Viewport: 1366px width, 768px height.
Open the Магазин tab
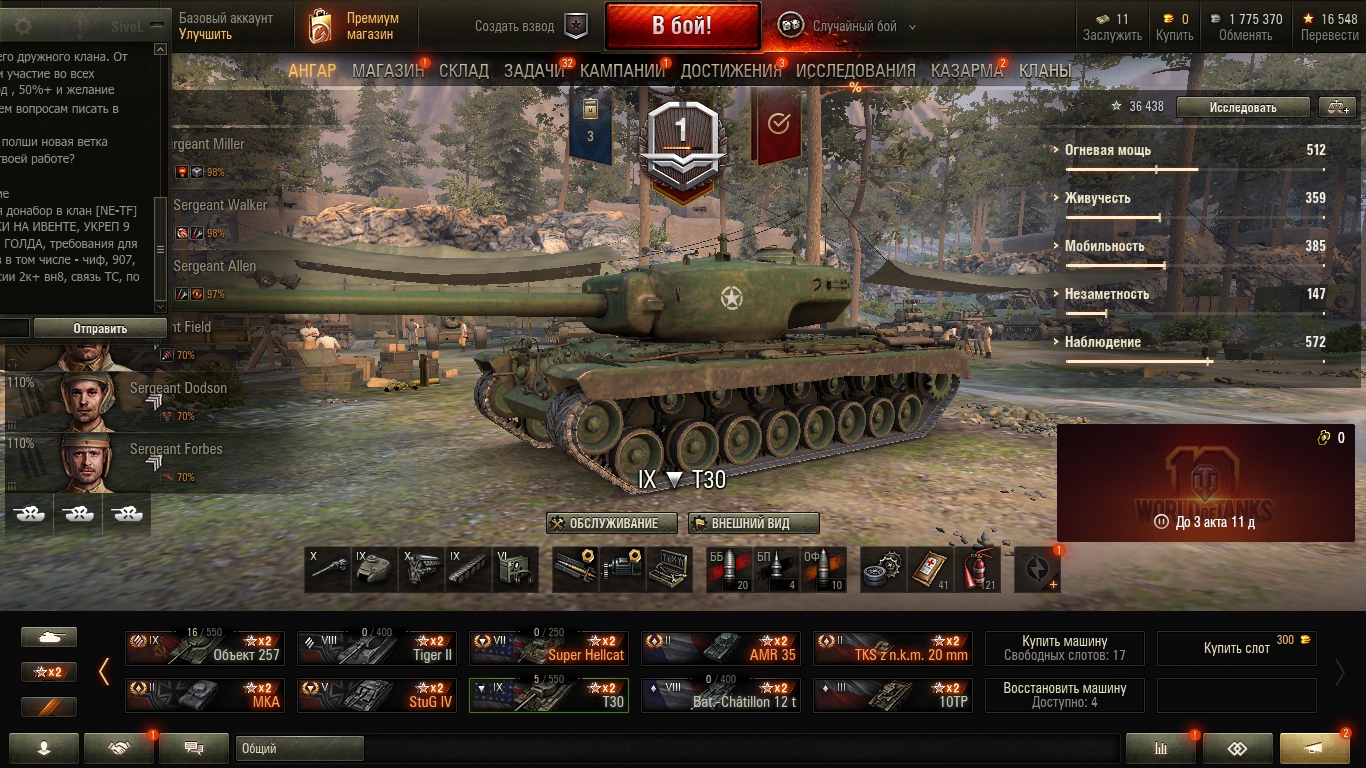coord(388,71)
